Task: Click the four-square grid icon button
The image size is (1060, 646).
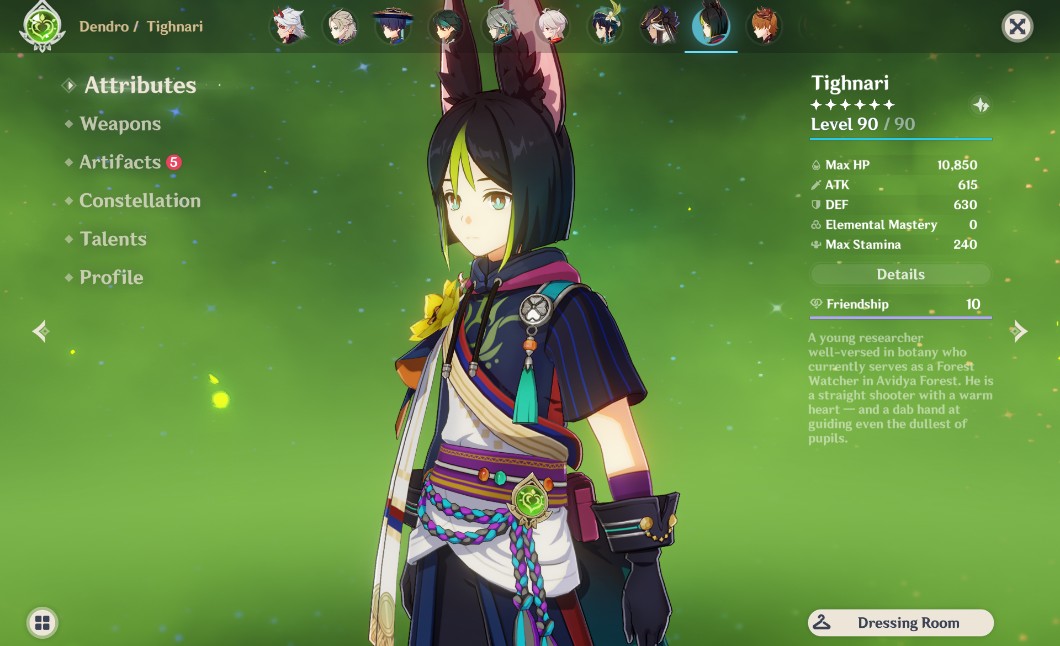Action: 42,623
